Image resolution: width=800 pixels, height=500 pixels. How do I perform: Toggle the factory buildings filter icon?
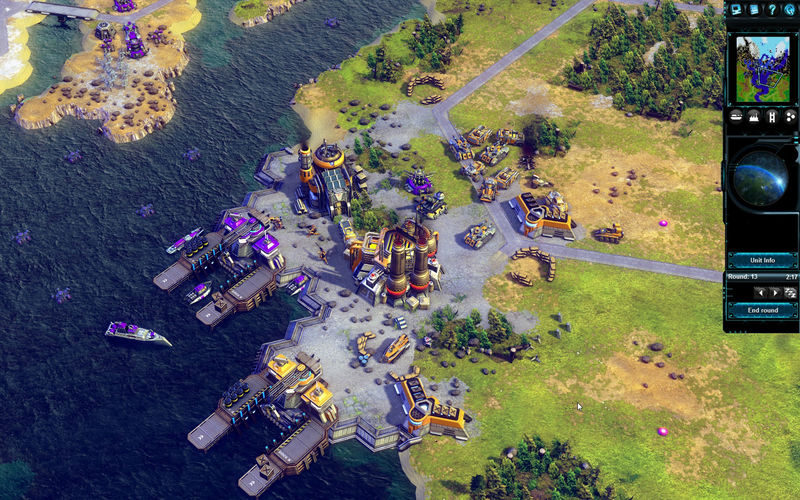pyautogui.click(x=753, y=116)
